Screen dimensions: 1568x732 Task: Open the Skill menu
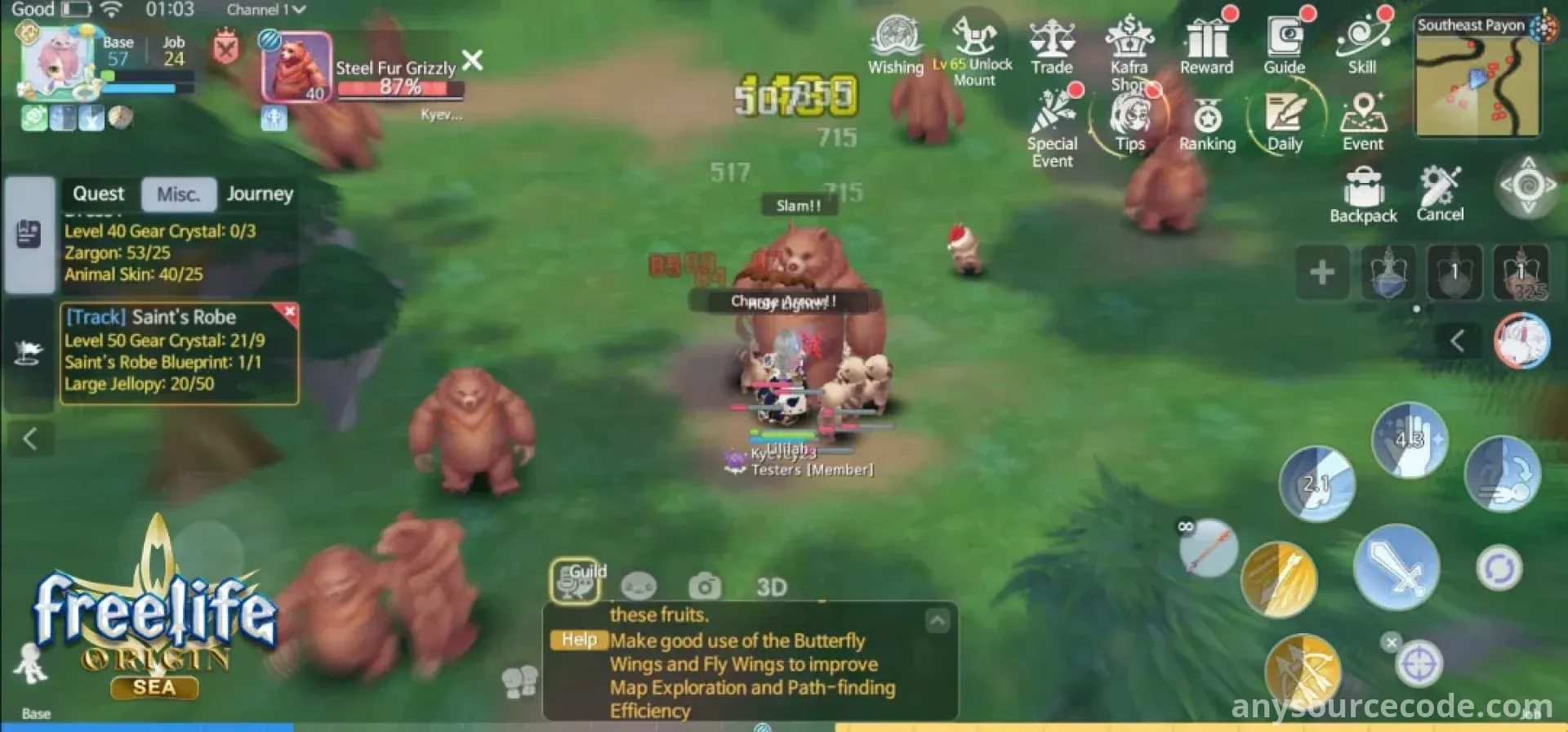[x=1361, y=46]
